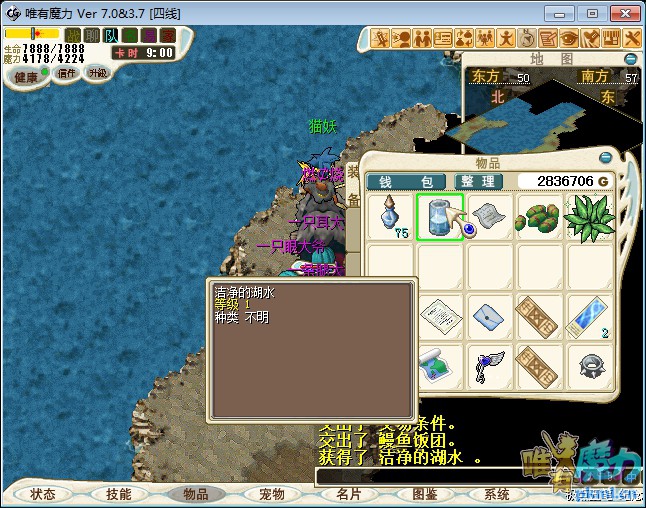Open the 图鉴 album menu
Viewport: 646px width, 508px height.
424,494
